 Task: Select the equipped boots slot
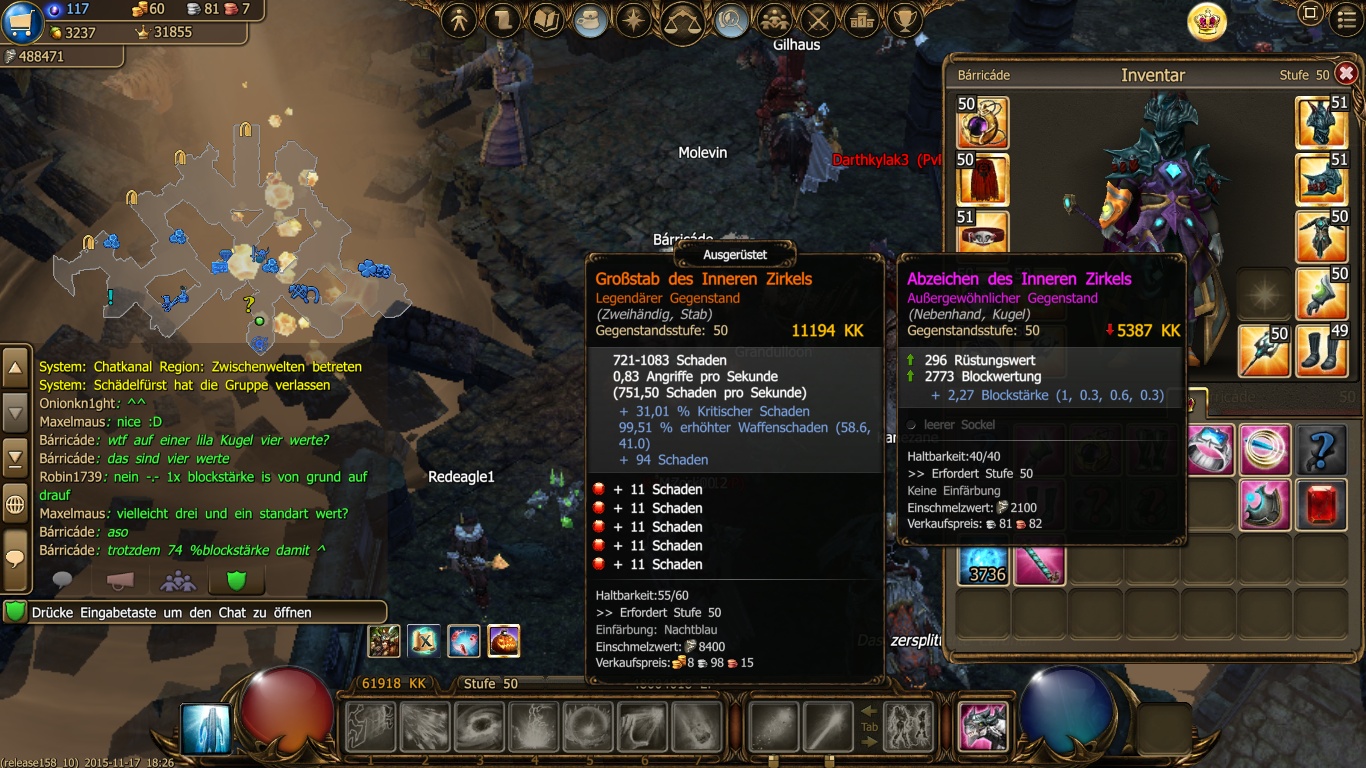[1321, 351]
